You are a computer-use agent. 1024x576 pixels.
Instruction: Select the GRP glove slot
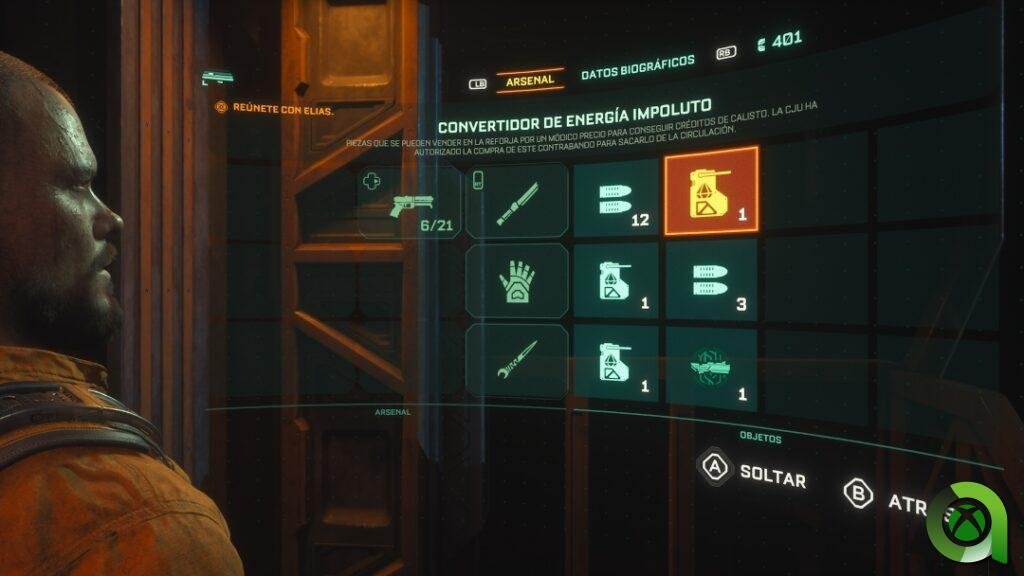point(517,281)
